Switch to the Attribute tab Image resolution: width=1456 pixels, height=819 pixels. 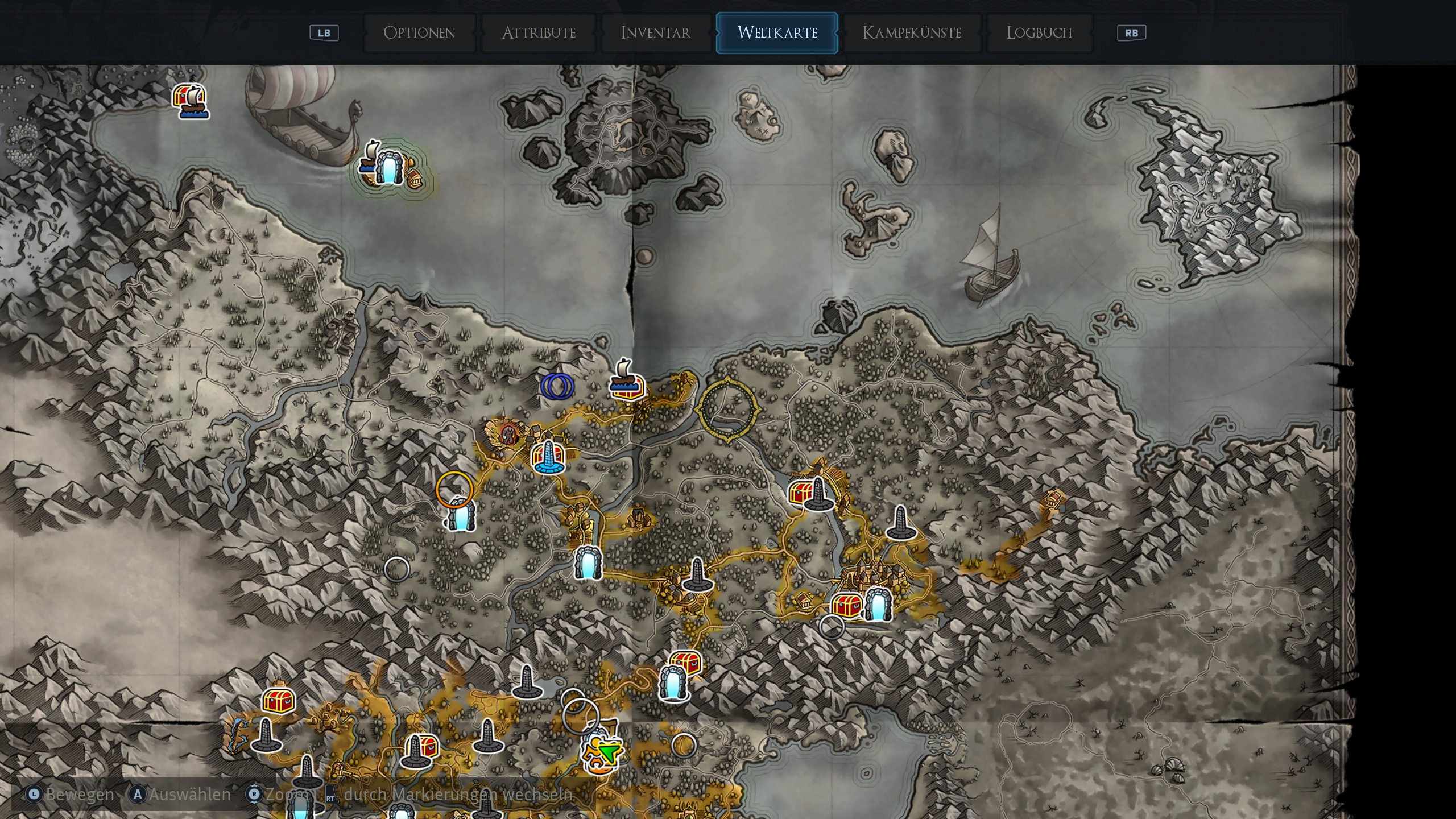539,33
